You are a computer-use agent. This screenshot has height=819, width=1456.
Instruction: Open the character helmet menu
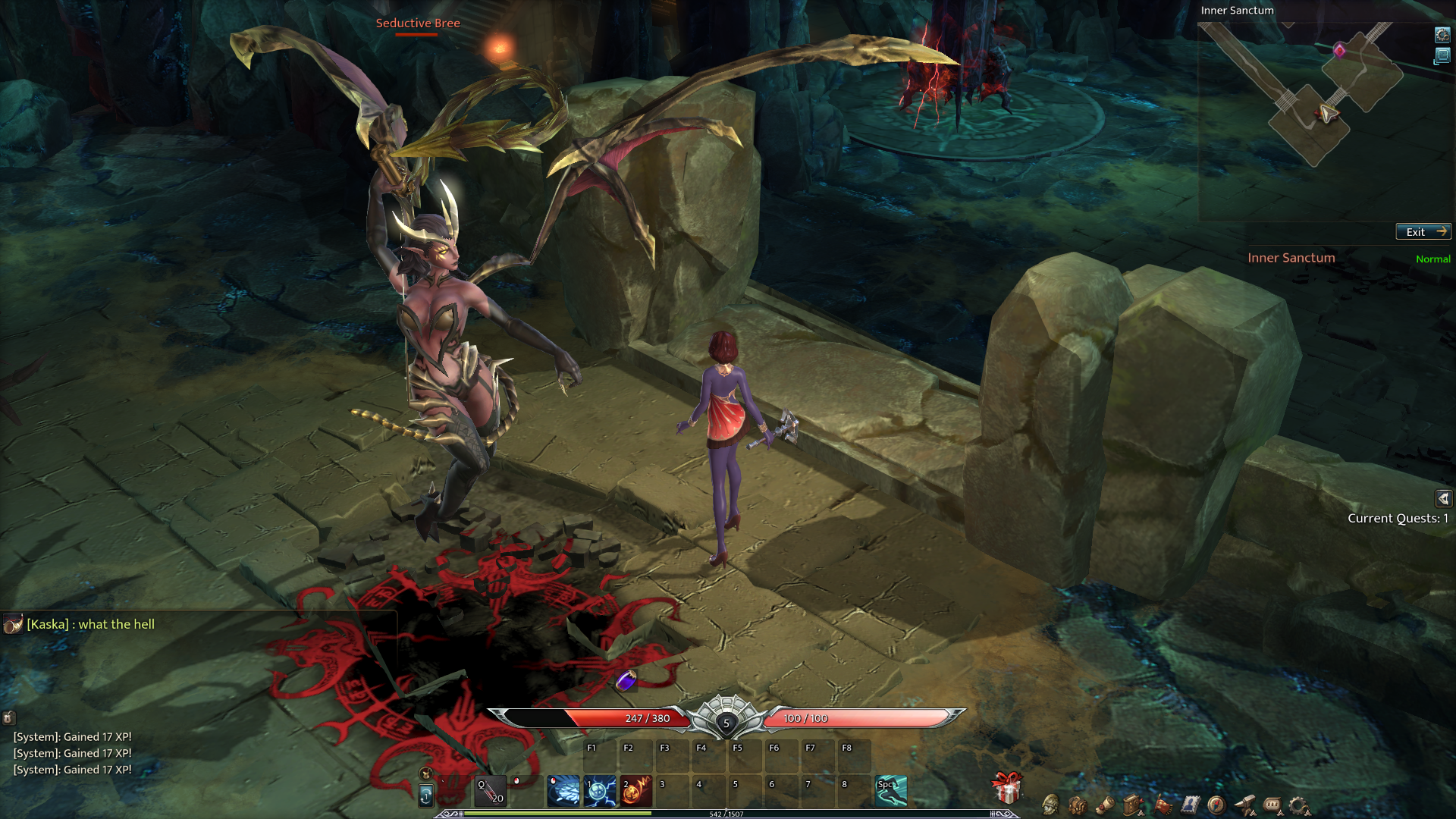tap(1050, 805)
